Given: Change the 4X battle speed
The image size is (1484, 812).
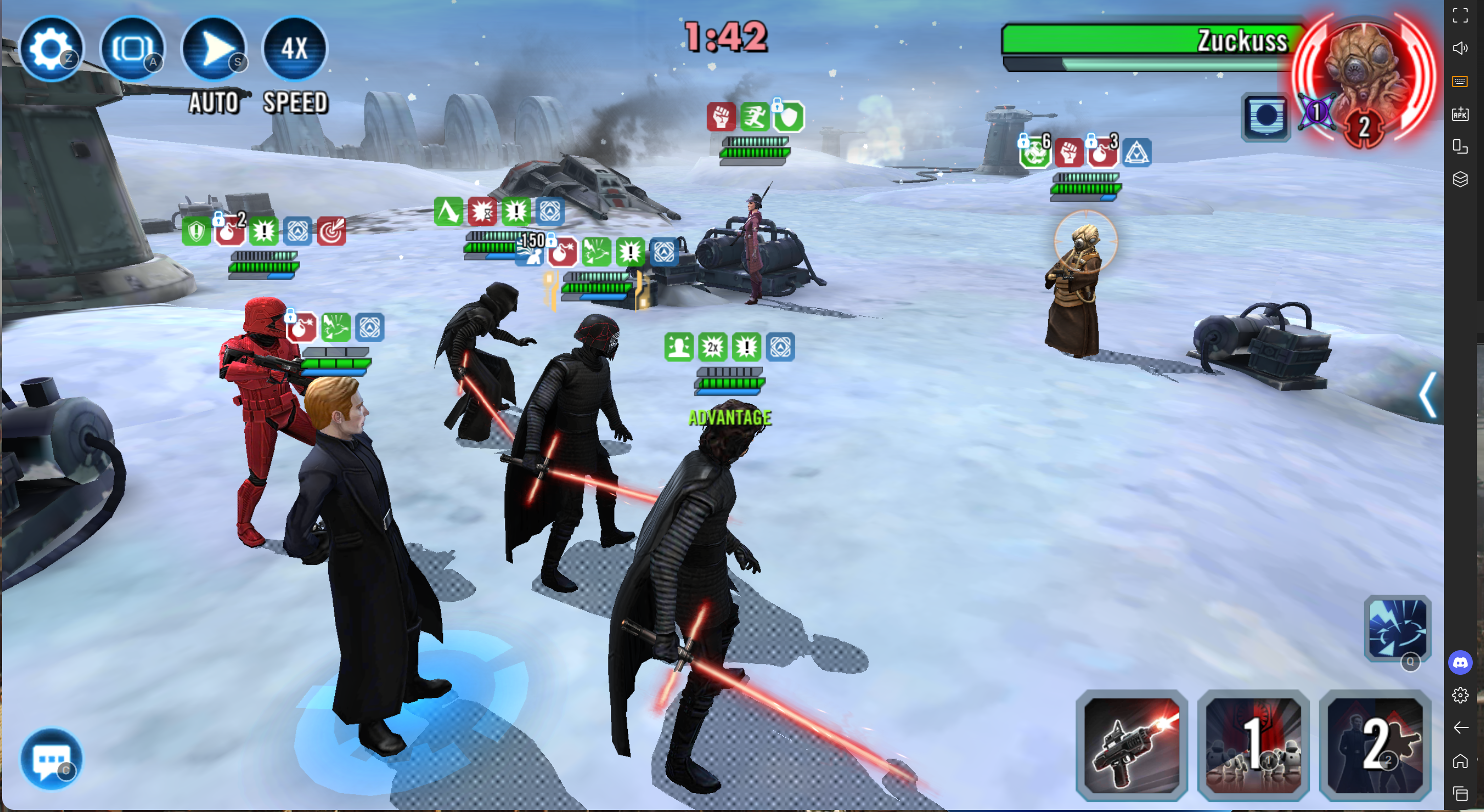Looking at the screenshot, I should (x=294, y=48).
